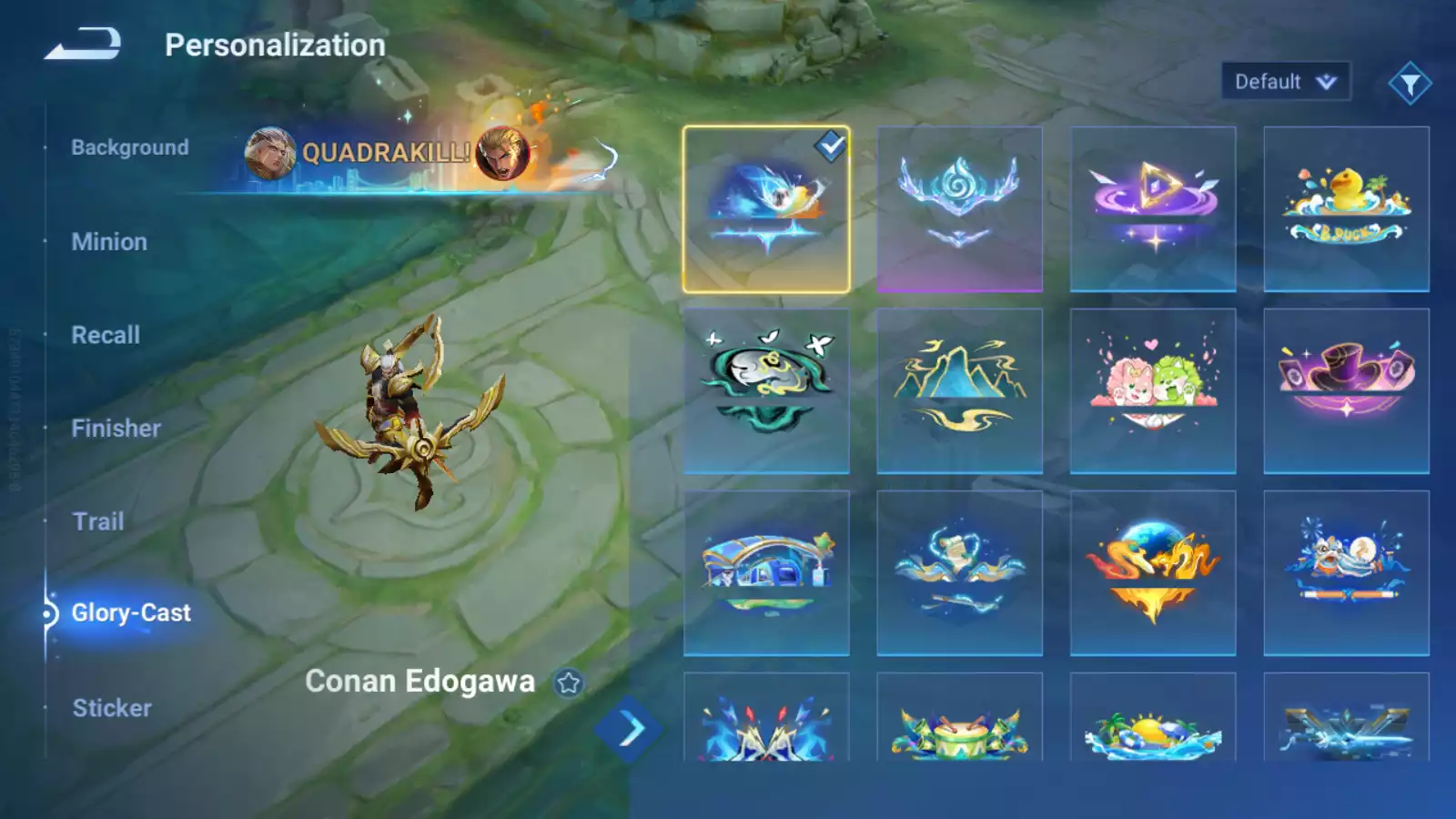Viewport: 1456px width, 819px height.
Task: Pick the purple triangle play-button glory-cast
Action: tap(1153, 209)
